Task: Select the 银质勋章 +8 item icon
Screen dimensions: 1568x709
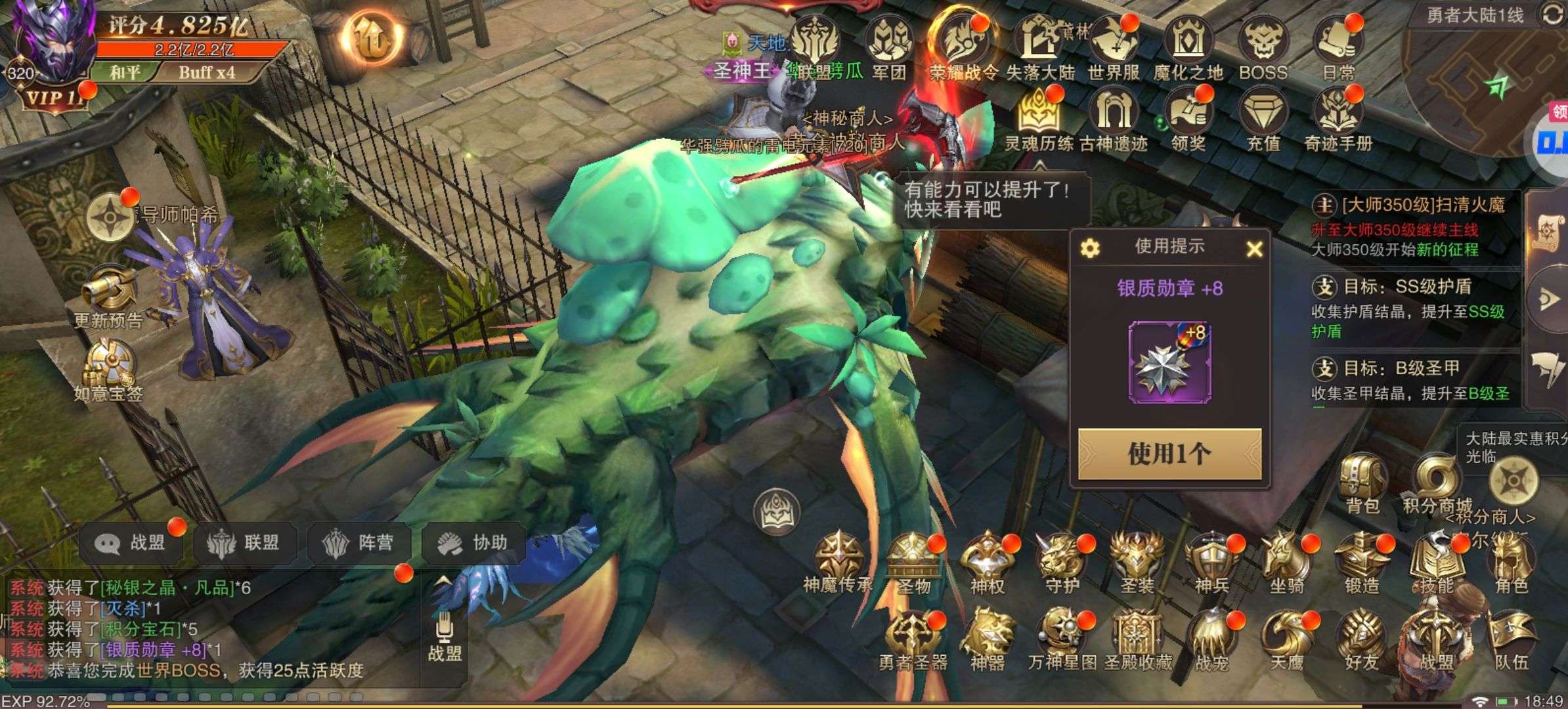Action: point(1169,363)
